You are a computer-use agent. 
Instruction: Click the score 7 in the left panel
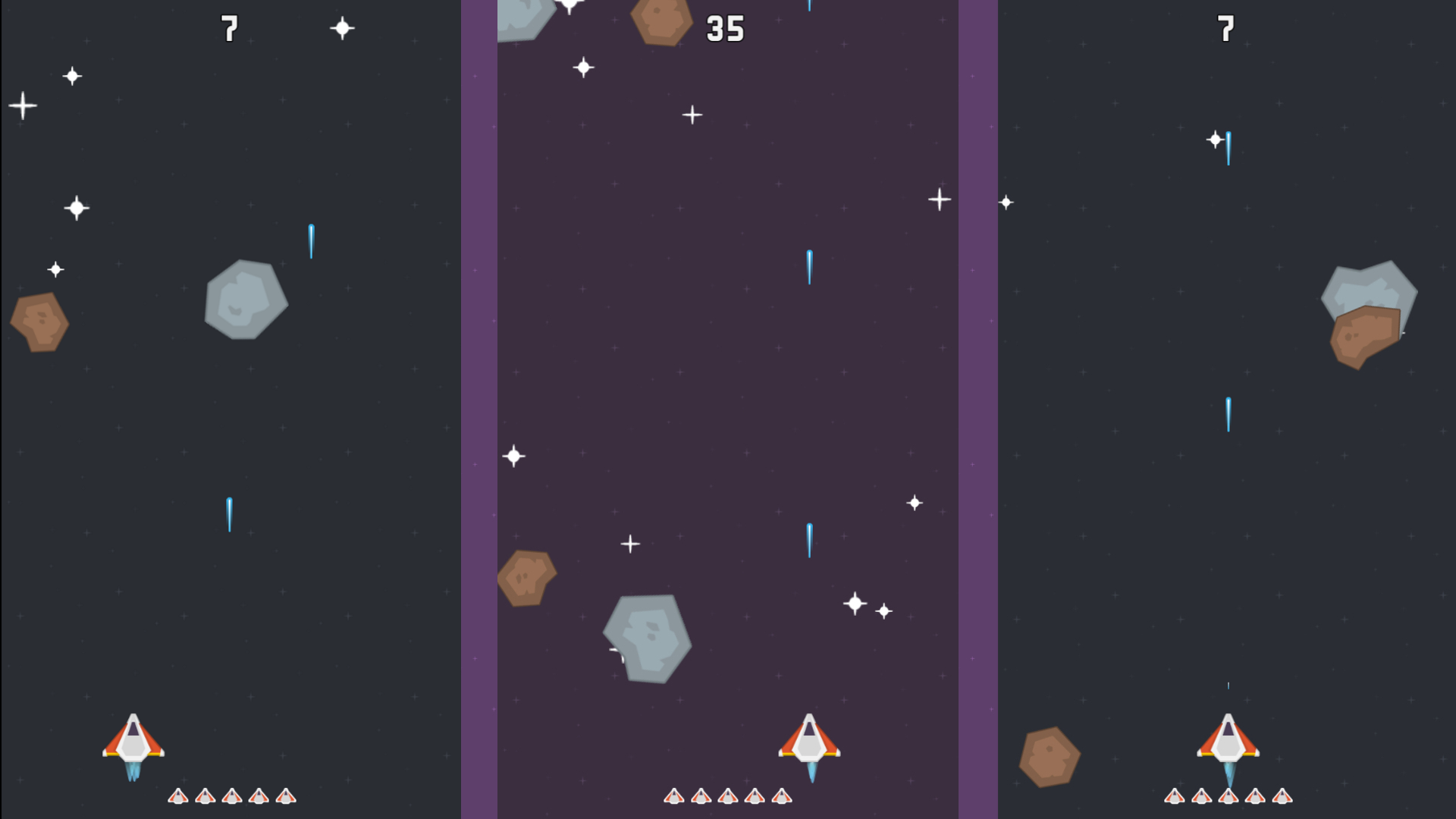click(x=230, y=27)
